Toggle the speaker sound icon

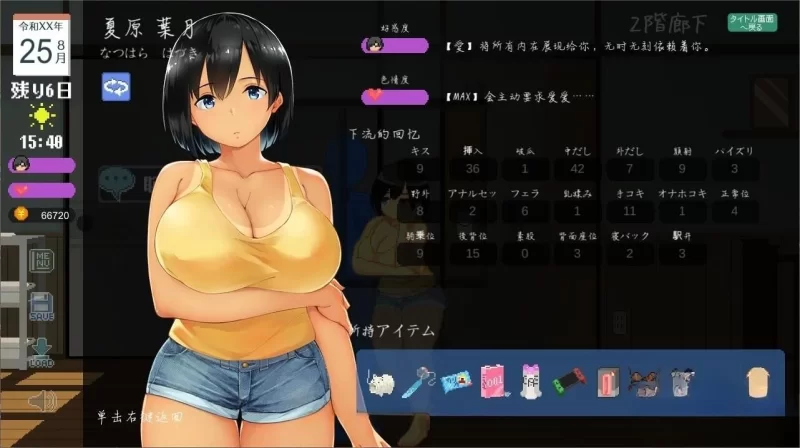[41, 401]
